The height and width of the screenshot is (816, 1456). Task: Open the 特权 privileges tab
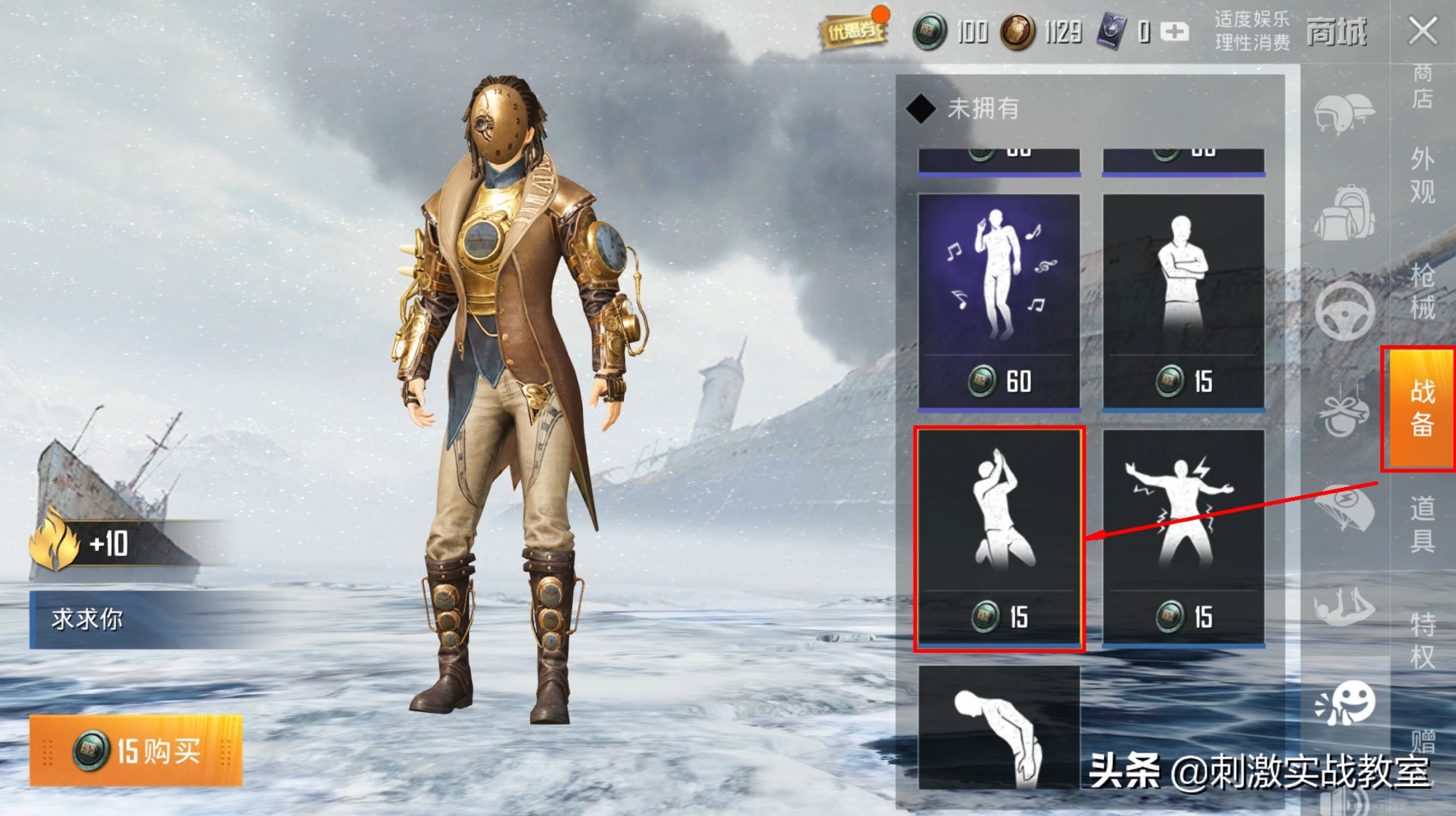click(1422, 641)
